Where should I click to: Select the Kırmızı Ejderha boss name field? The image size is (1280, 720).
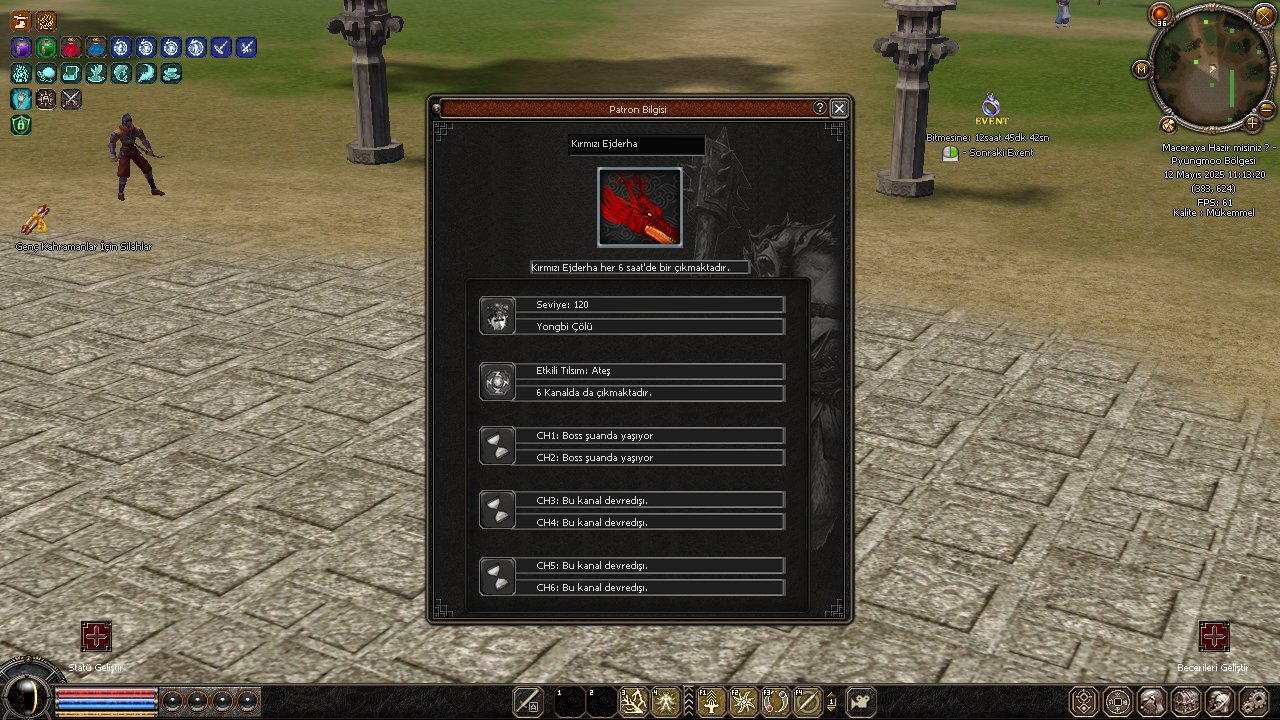point(637,144)
